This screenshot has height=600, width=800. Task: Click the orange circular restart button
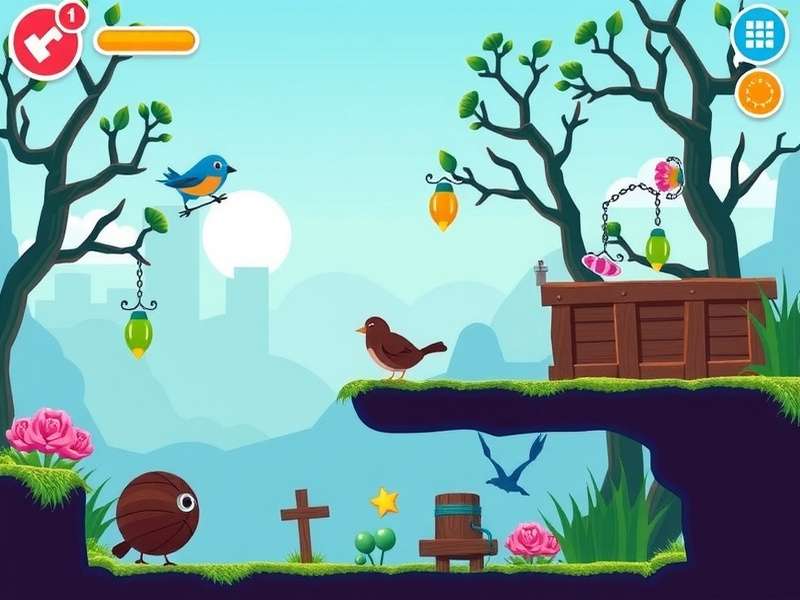click(759, 93)
